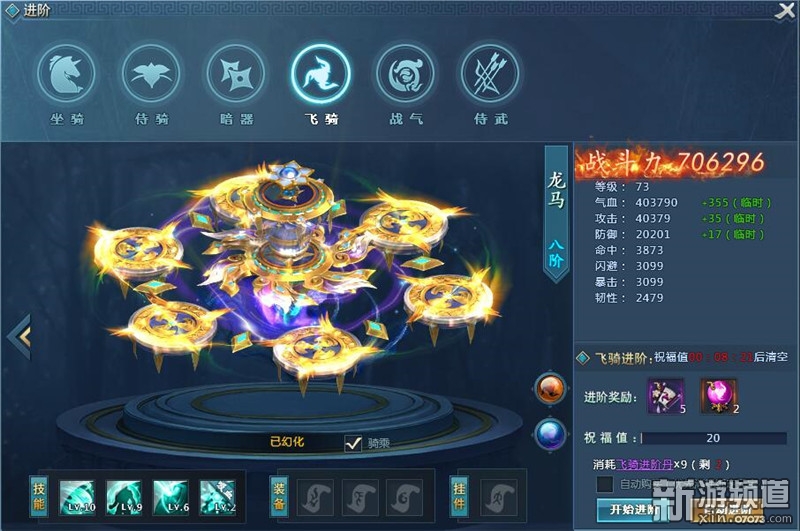Enable the 自动购买 checkbox

pos(604,485)
